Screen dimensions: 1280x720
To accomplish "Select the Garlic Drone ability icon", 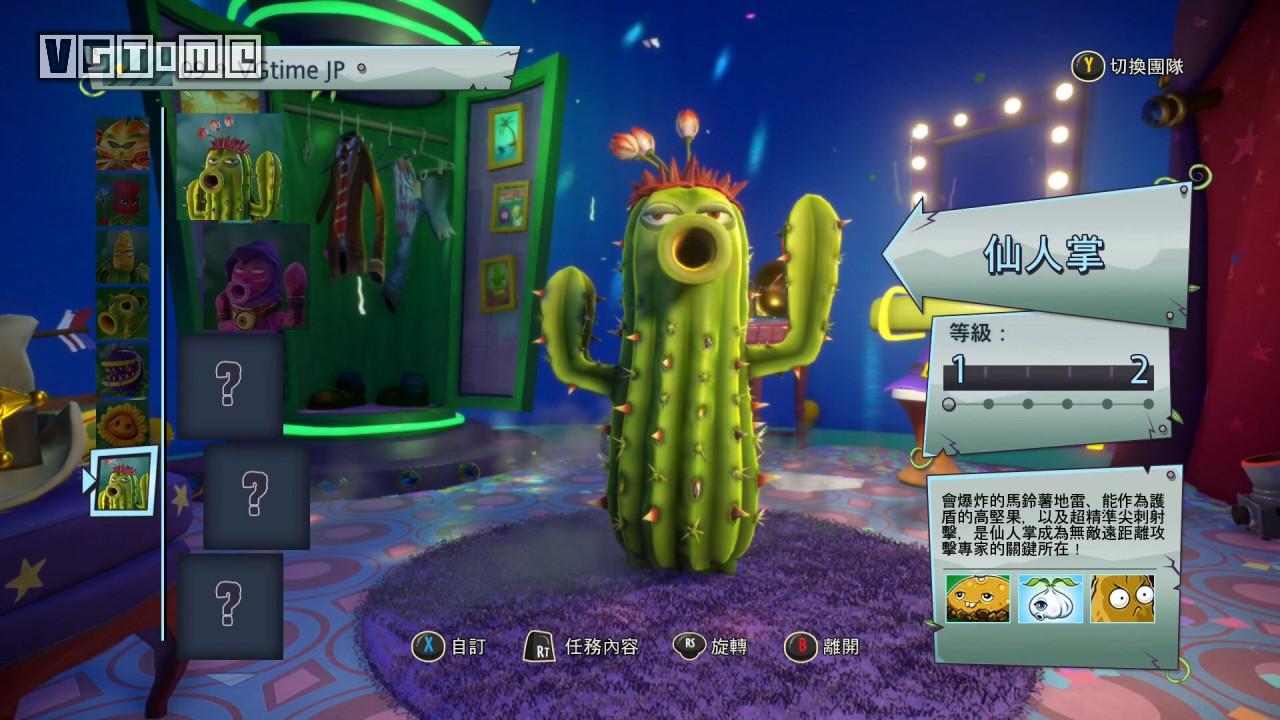I will (x=1050, y=598).
